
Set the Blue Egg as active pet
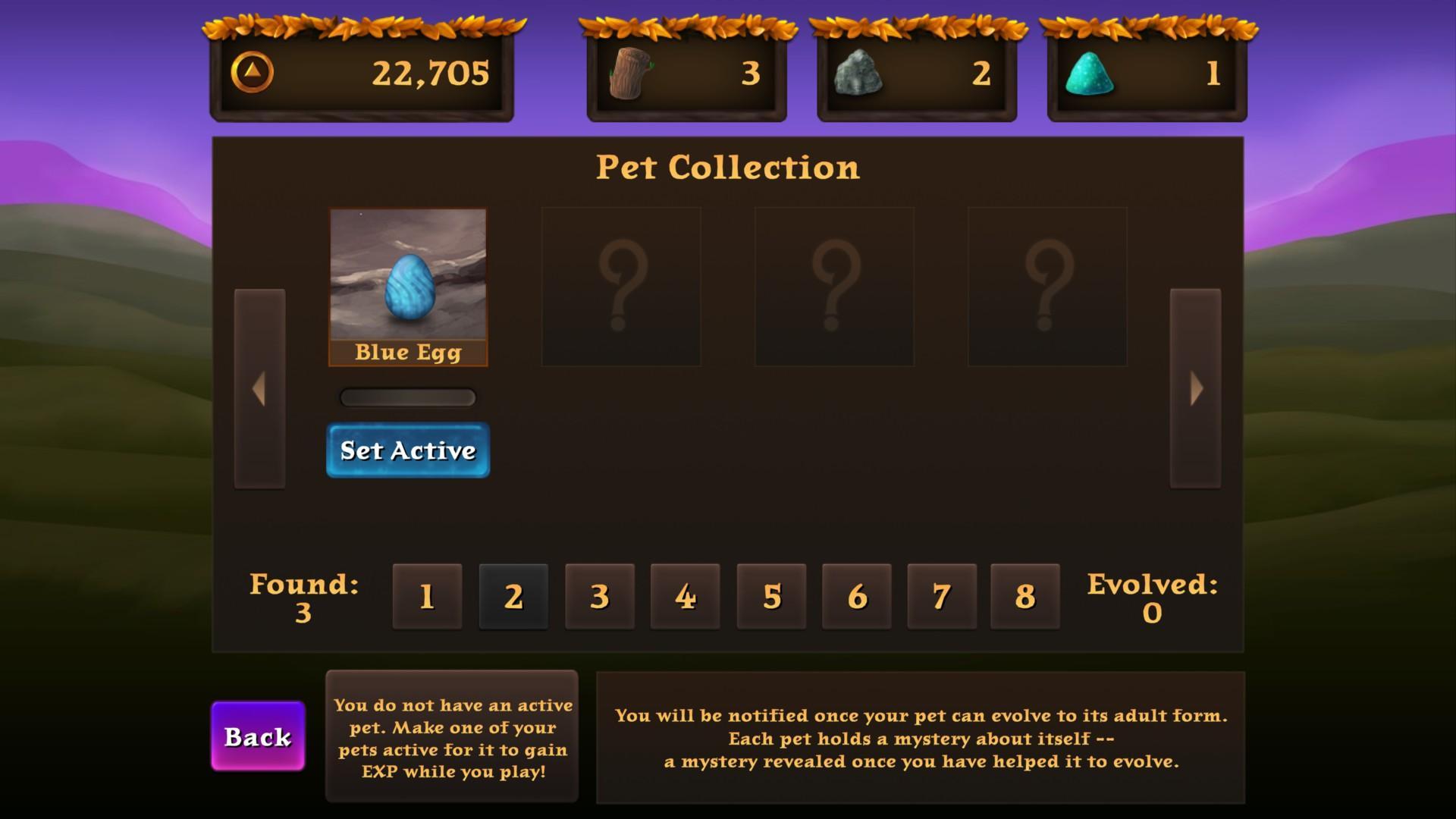point(407,450)
